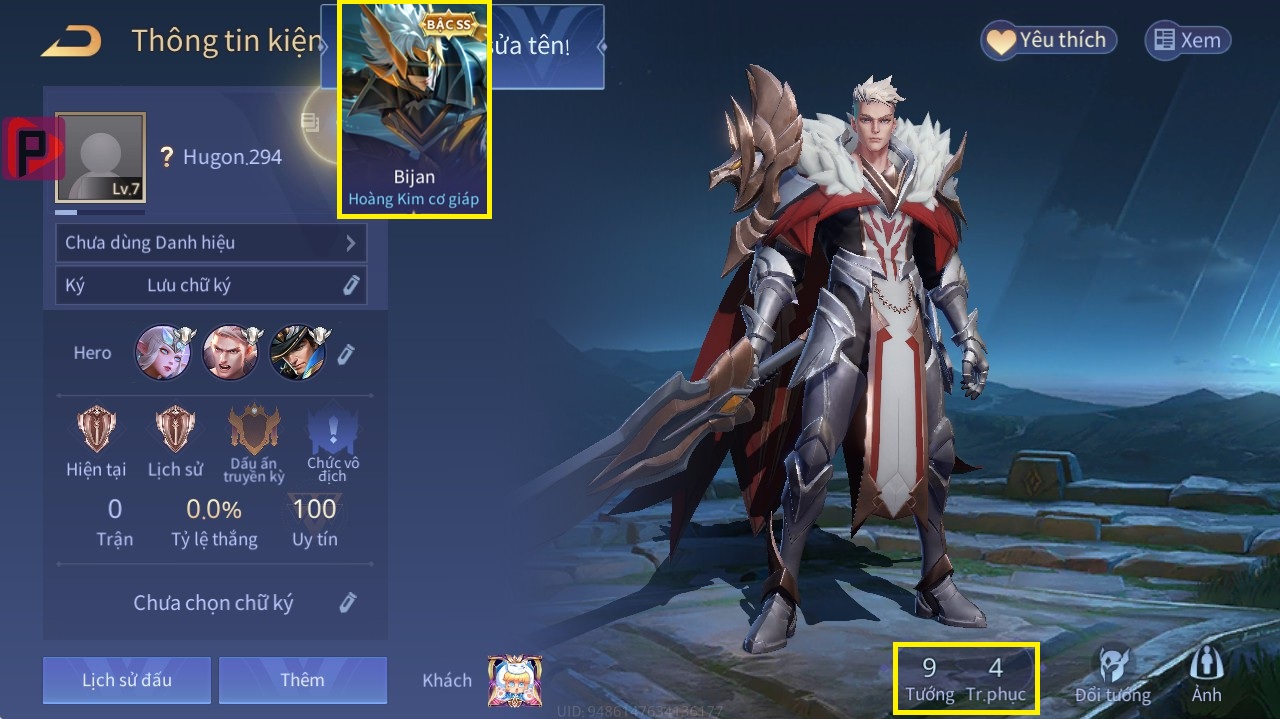Go back using the return arrow
Viewport: 1280px width, 719px height.
point(71,42)
